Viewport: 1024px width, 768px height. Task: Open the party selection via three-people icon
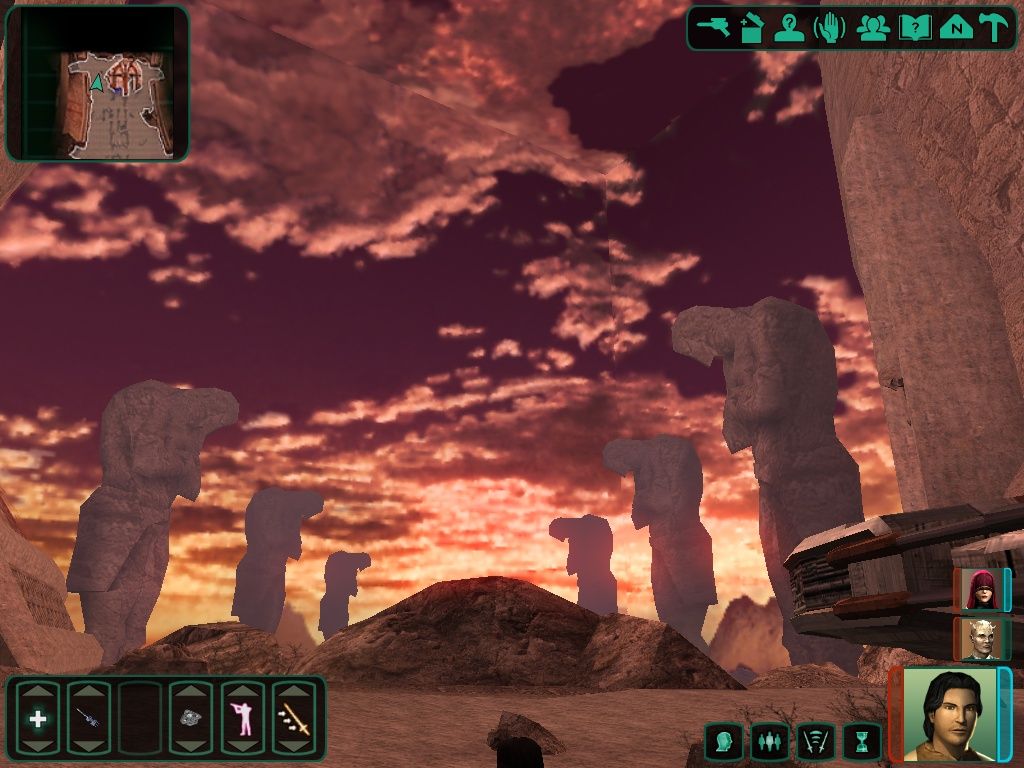pyautogui.click(x=873, y=28)
